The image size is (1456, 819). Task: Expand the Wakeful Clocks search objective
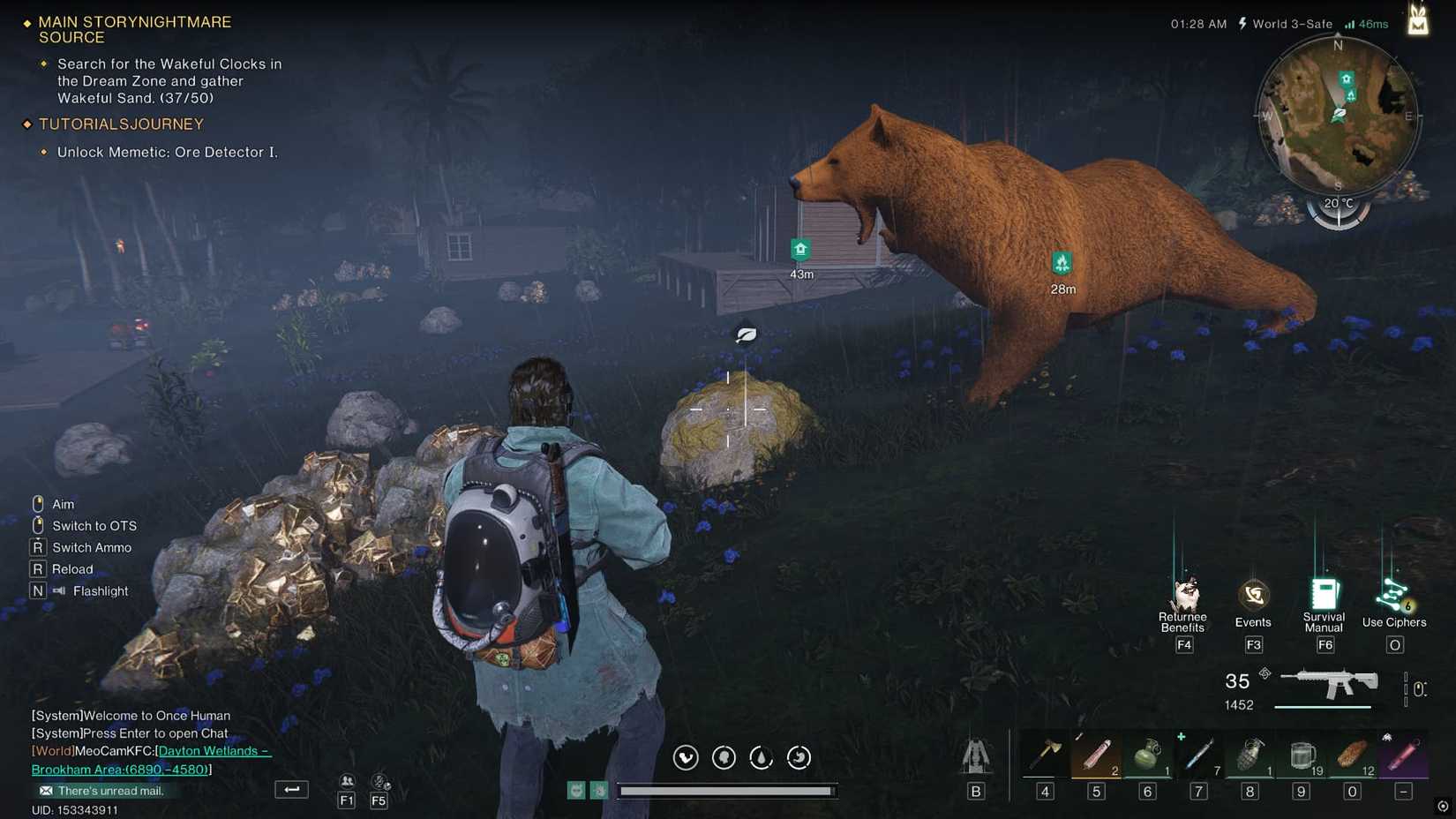[x=166, y=80]
